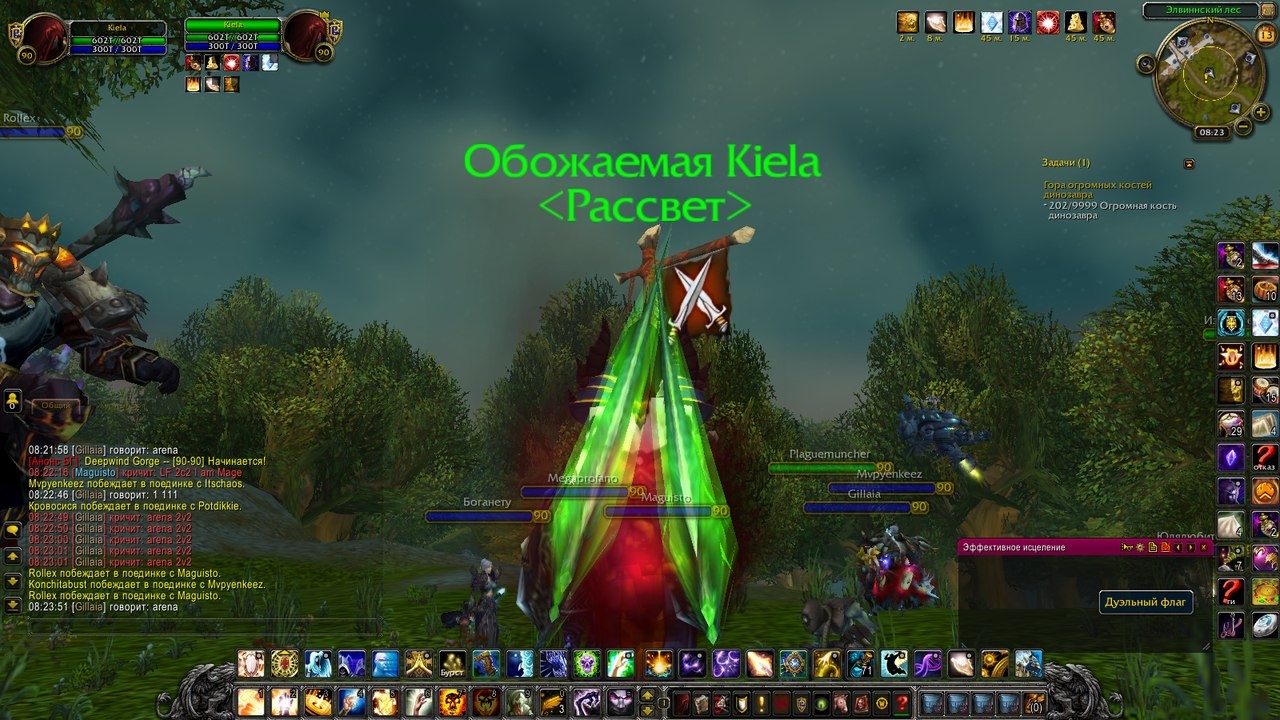The image size is (1280, 720).
Task: Click the minimap clock showing 08:23
Action: pos(1211,132)
